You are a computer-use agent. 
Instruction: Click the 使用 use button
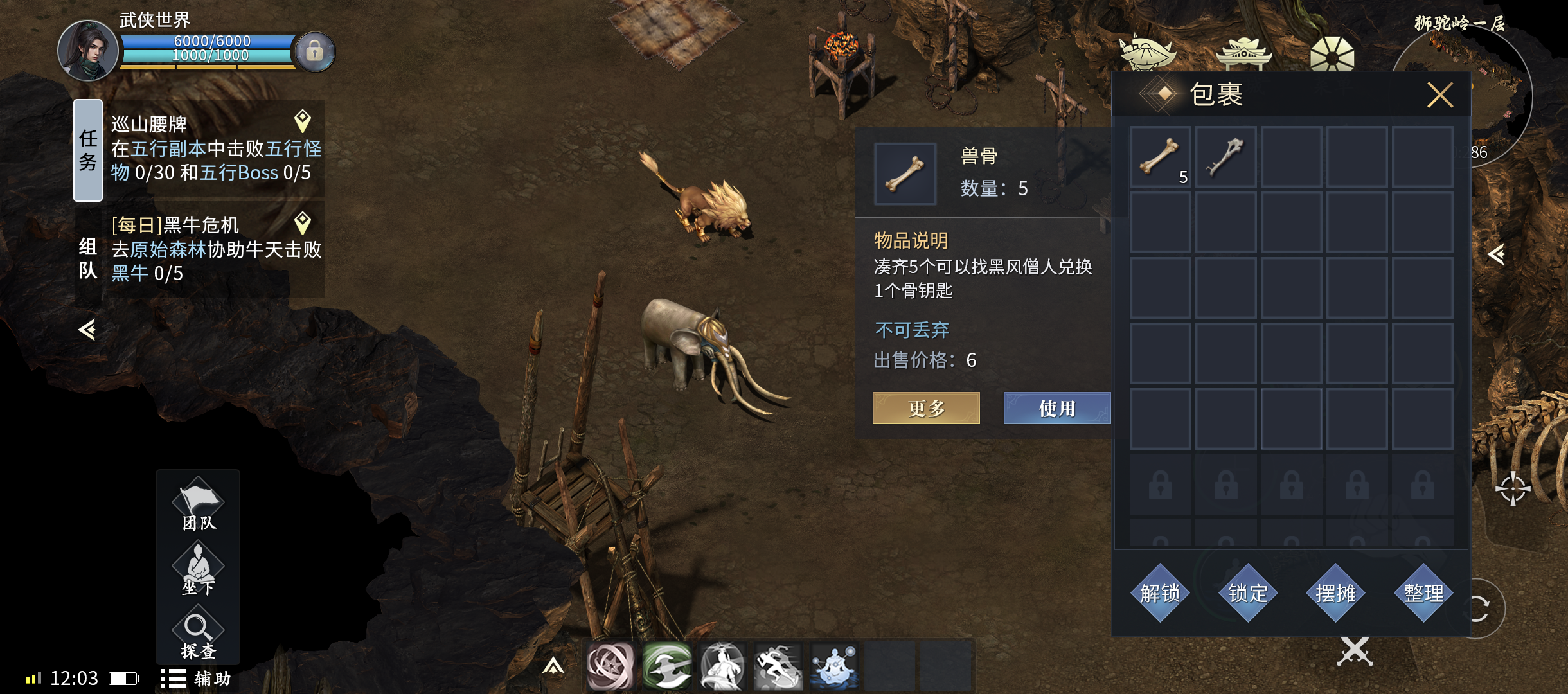pos(1056,408)
